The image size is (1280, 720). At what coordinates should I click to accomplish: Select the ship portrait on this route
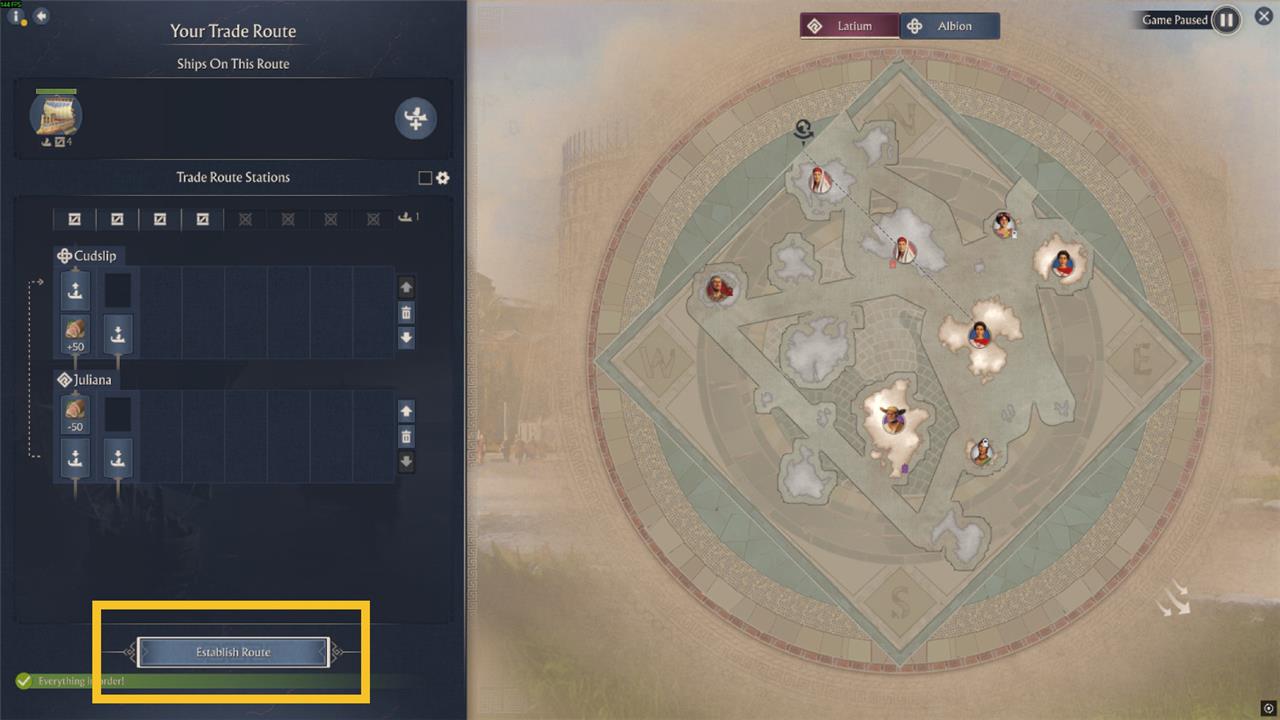coord(56,116)
